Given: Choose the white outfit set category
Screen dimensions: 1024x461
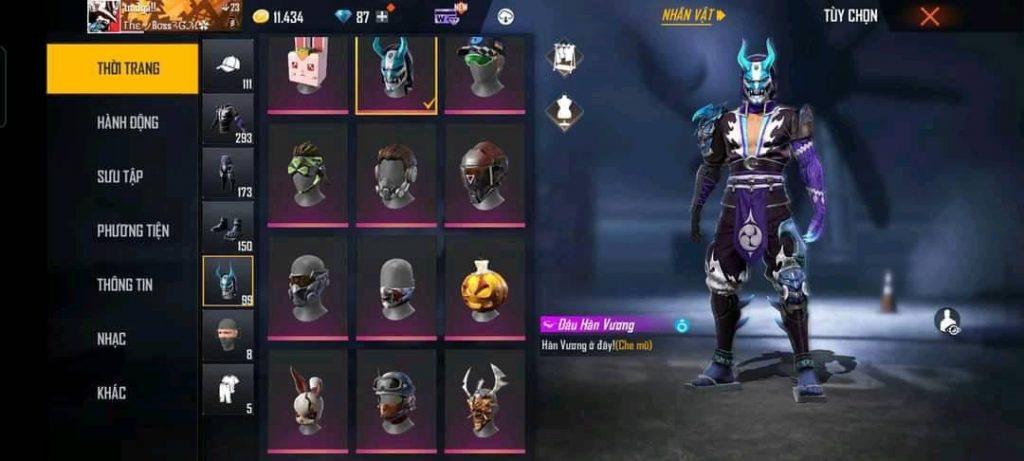Looking at the screenshot, I should [x=228, y=389].
